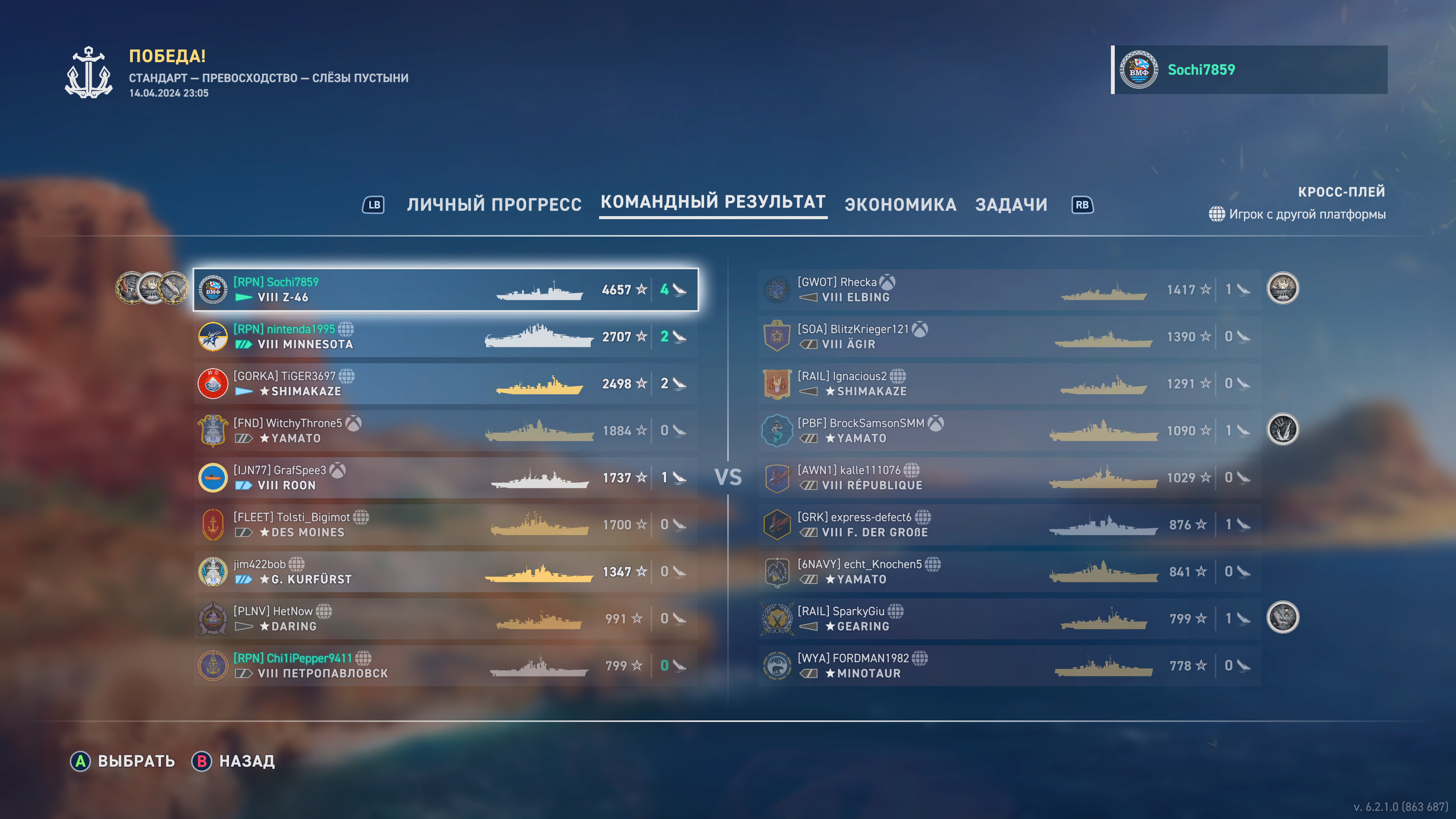Image resolution: width=1456 pixels, height=819 pixels.
Task: Click the RAIL clan emblem beside Ignacious2
Action: 778,383
